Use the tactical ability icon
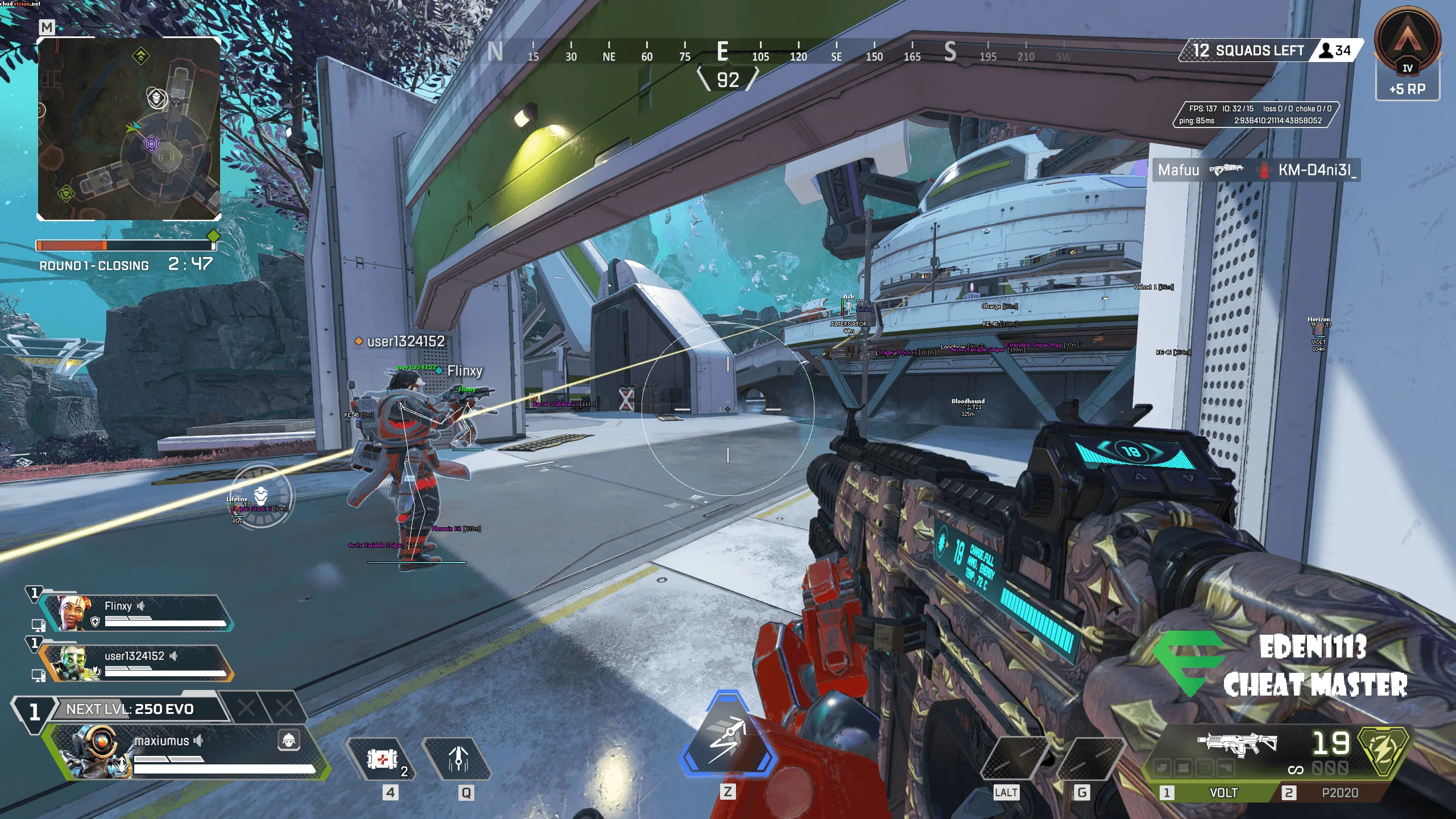1456x819 pixels. (458, 759)
